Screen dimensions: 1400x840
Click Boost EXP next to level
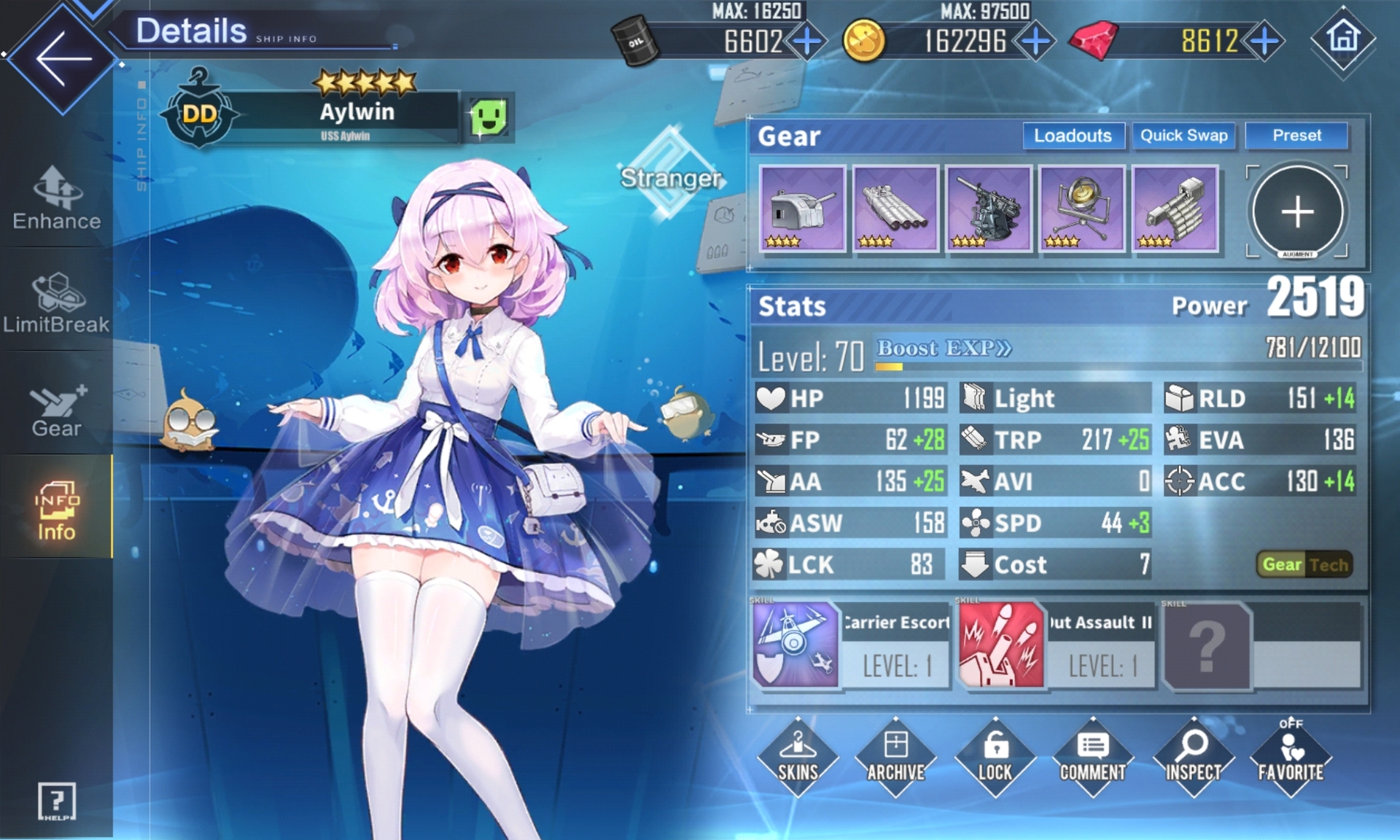(944, 349)
